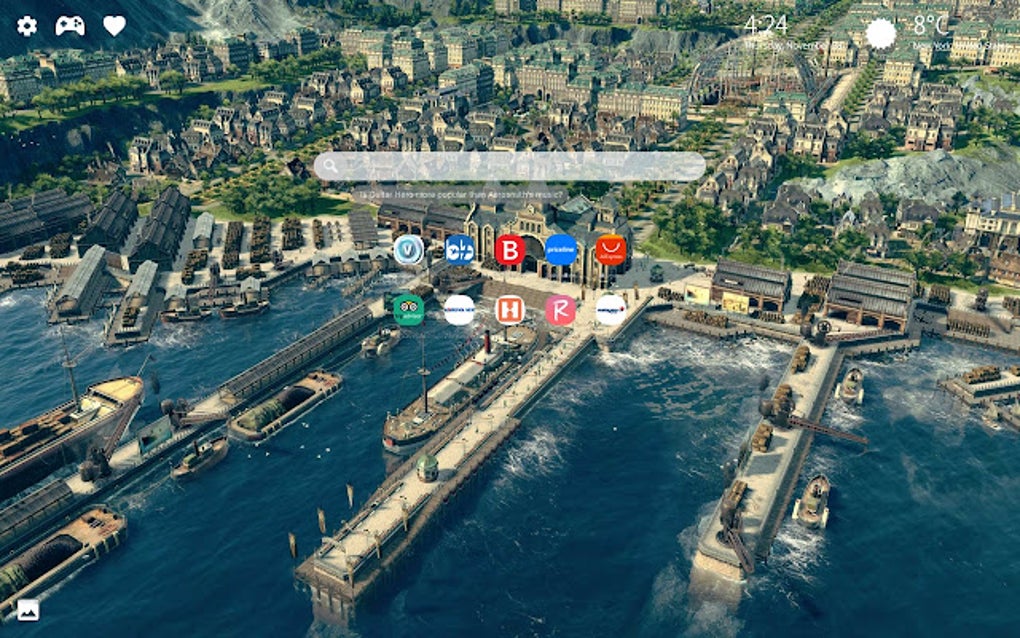The image size is (1020, 638).
Task: Focus the search bar
Action: (510, 166)
